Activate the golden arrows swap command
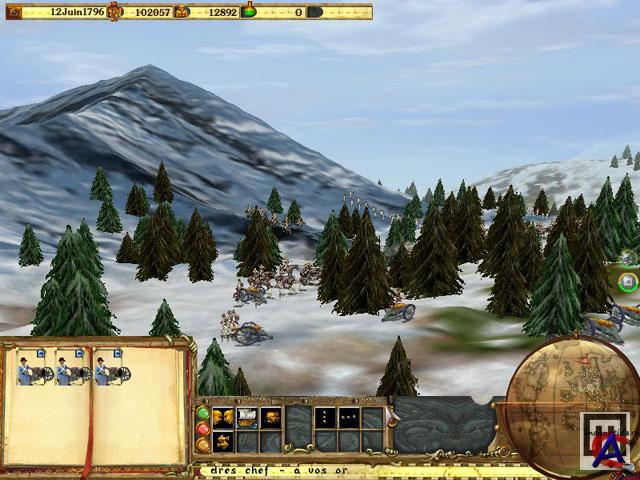Screen dimensions: 640x480 point(223,441)
